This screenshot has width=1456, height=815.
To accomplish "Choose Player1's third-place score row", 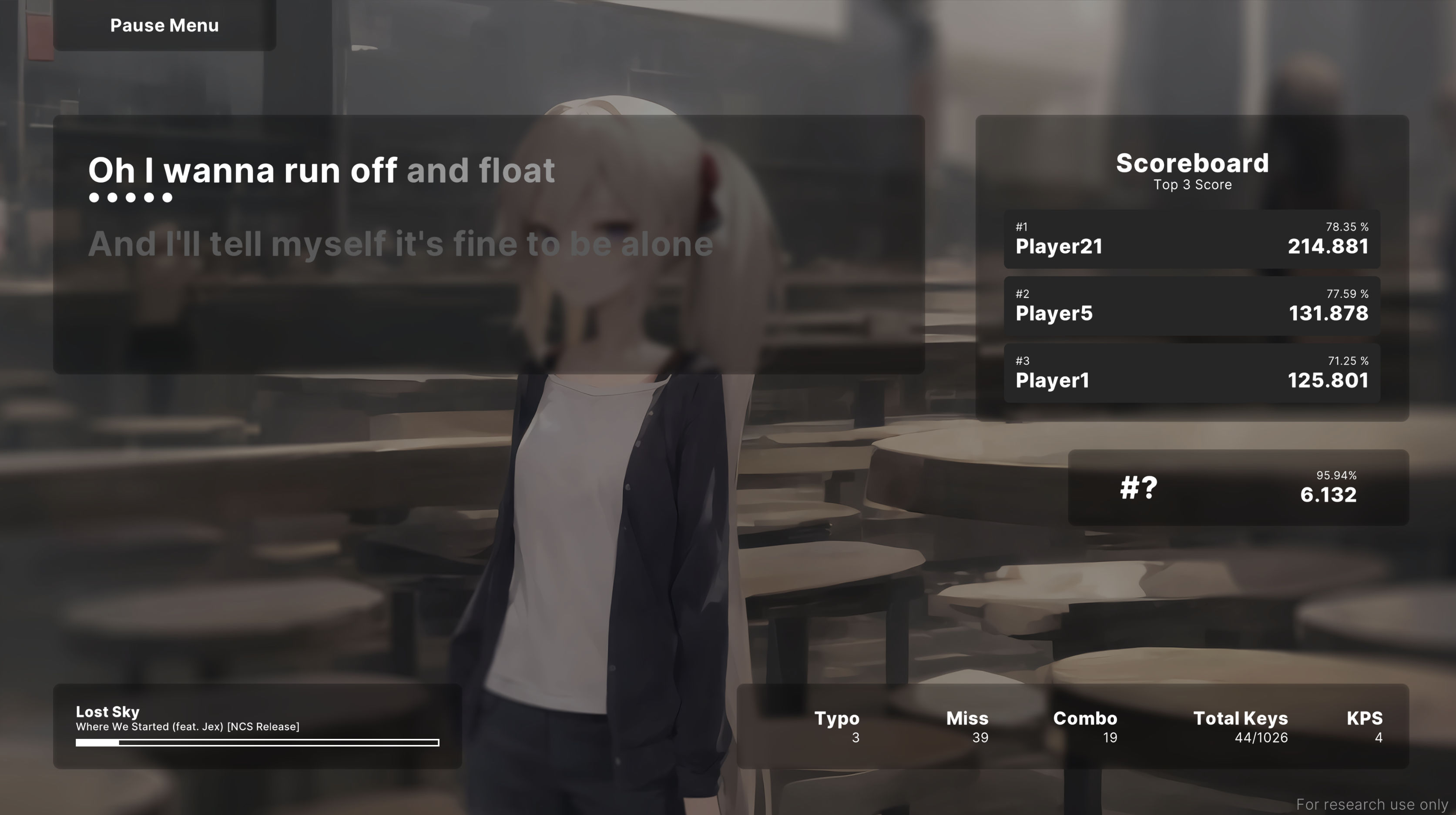I will tap(1191, 373).
